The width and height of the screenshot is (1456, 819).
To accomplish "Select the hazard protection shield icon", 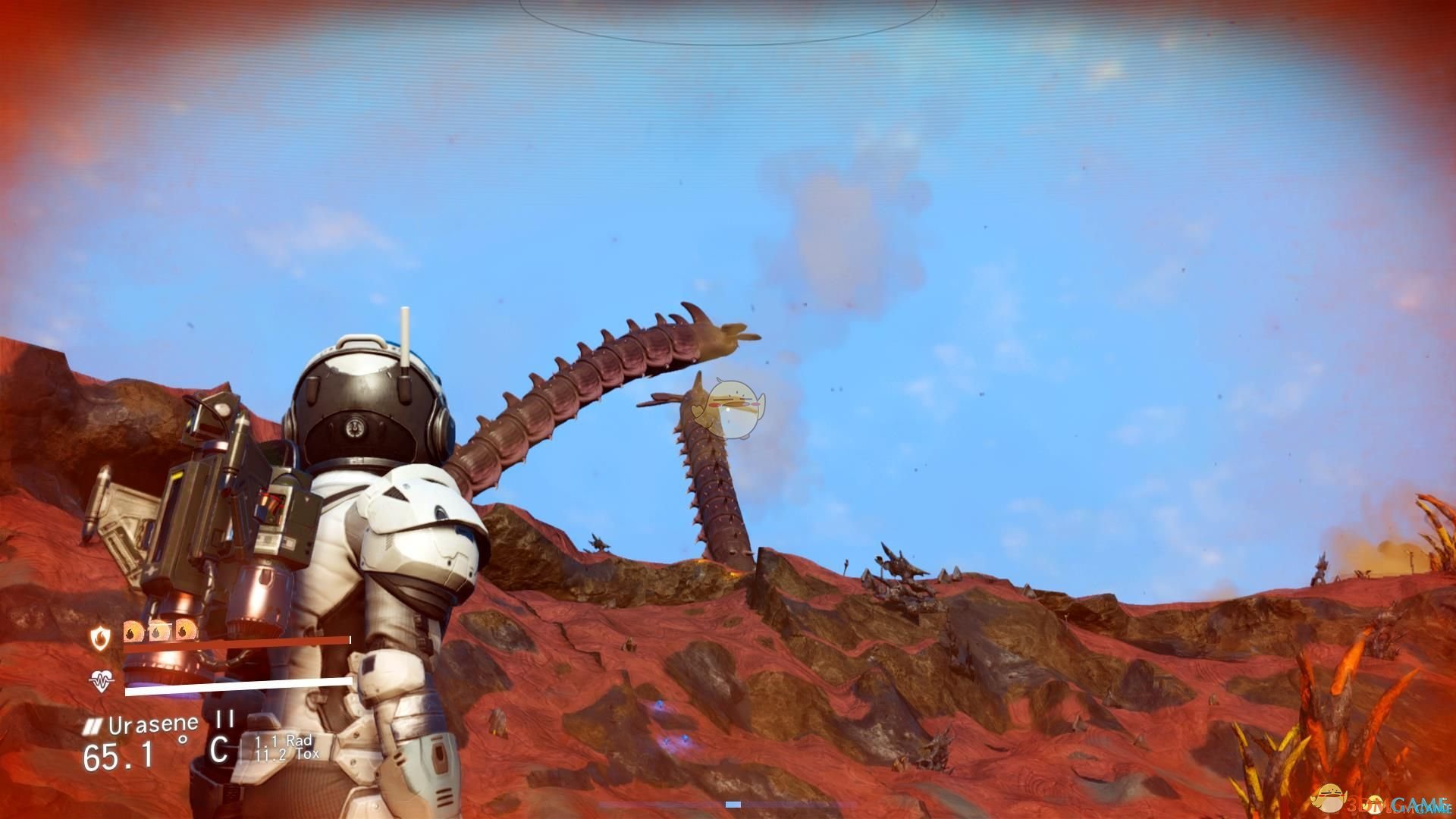I will click(x=100, y=636).
